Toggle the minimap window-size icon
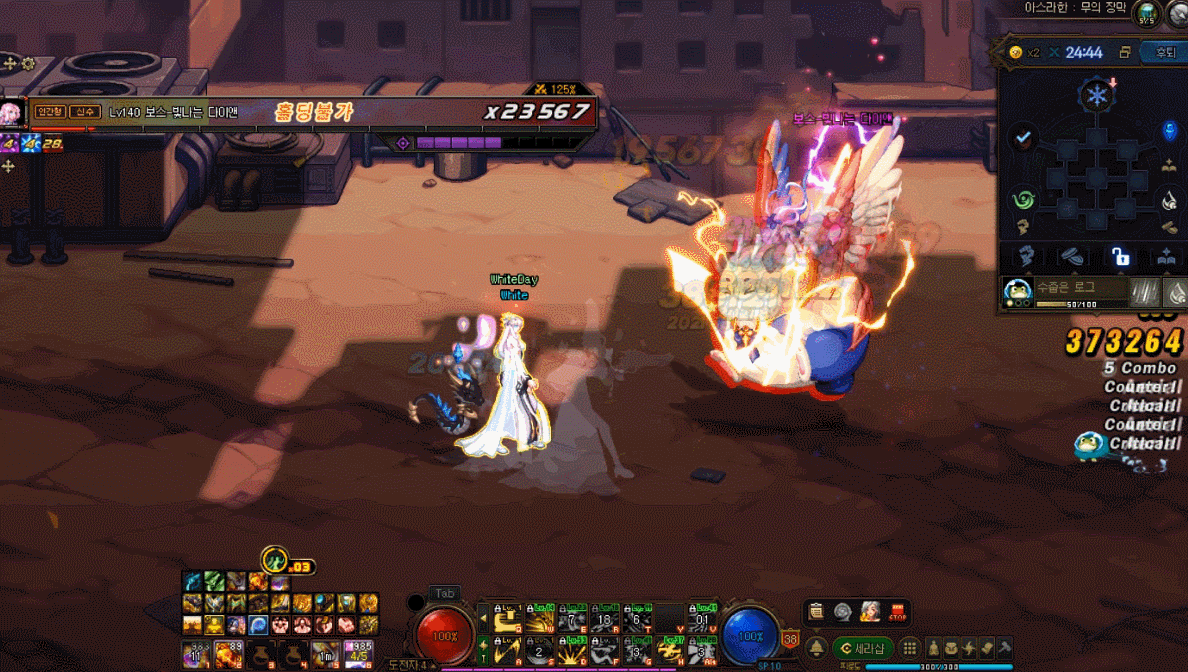 click(x=1125, y=52)
